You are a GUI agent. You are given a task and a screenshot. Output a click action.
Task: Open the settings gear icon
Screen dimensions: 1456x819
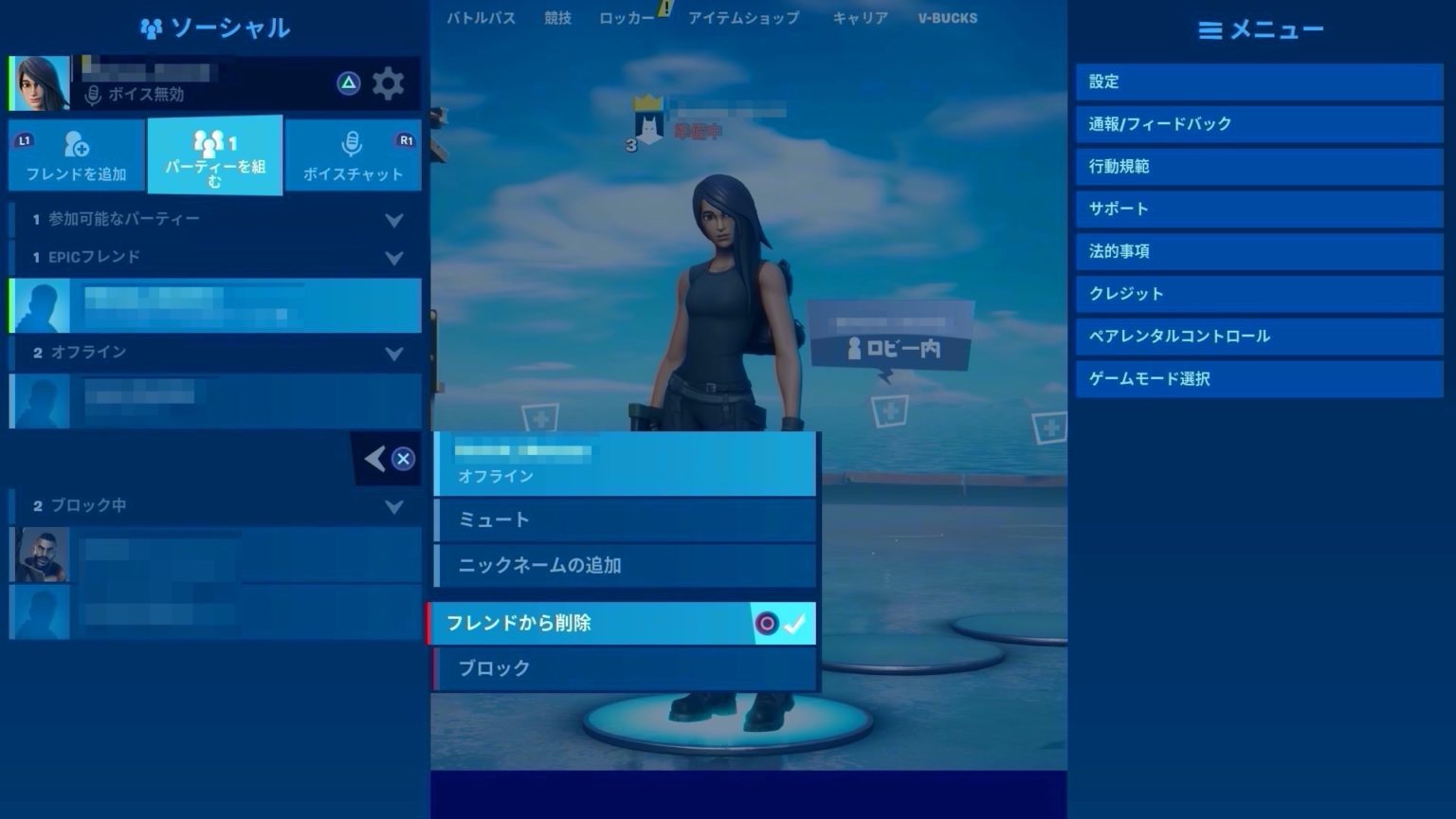pos(389,83)
